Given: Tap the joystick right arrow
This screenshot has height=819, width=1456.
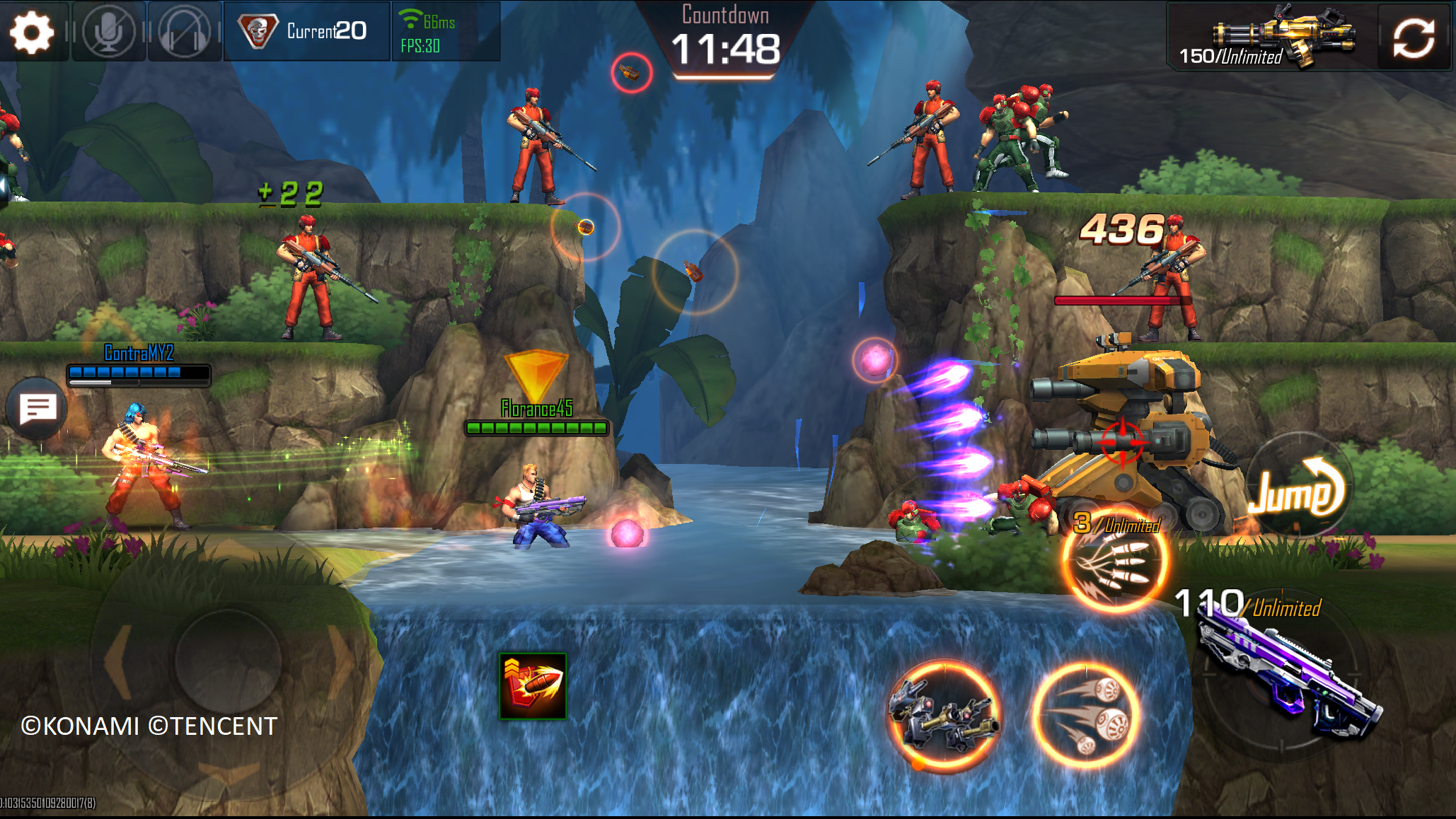Looking at the screenshot, I should pyautogui.click(x=340, y=661).
